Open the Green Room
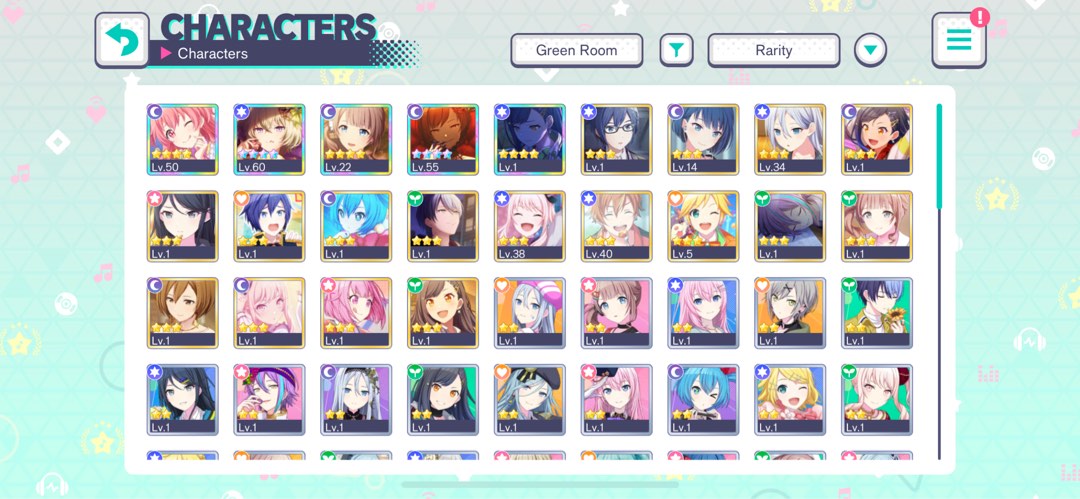 click(576, 50)
